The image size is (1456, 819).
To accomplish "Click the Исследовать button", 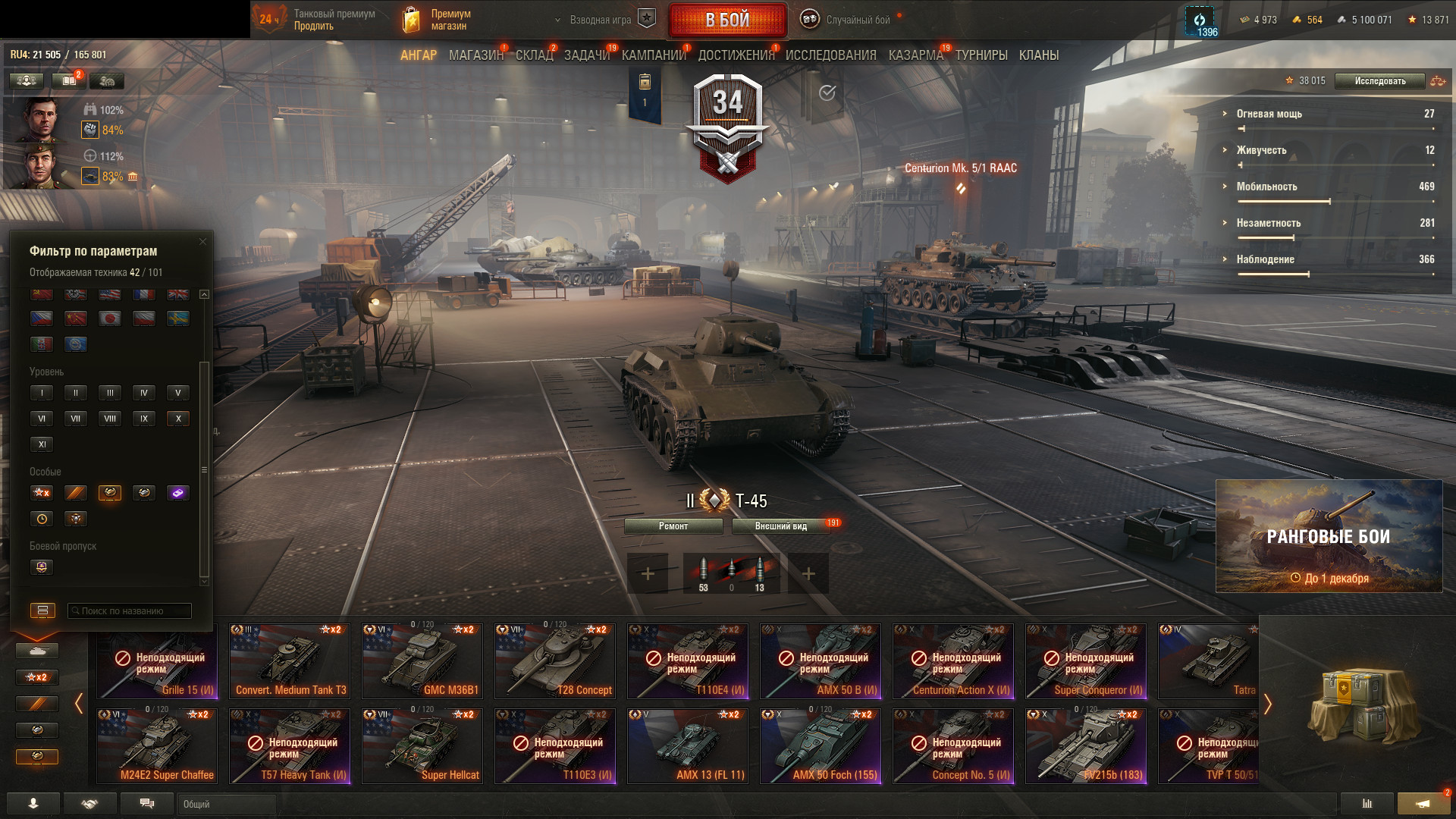I will point(1379,81).
